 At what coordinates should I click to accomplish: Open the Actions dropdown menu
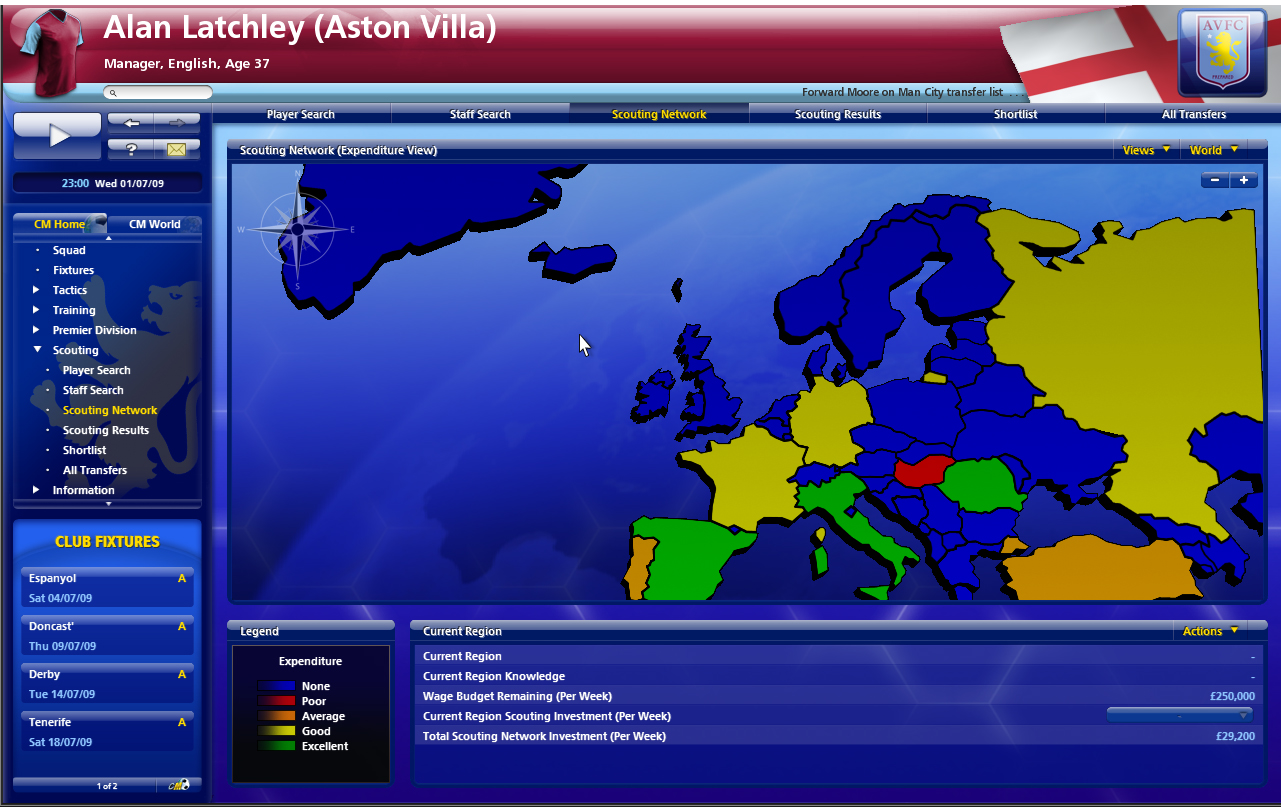[x=1210, y=631]
